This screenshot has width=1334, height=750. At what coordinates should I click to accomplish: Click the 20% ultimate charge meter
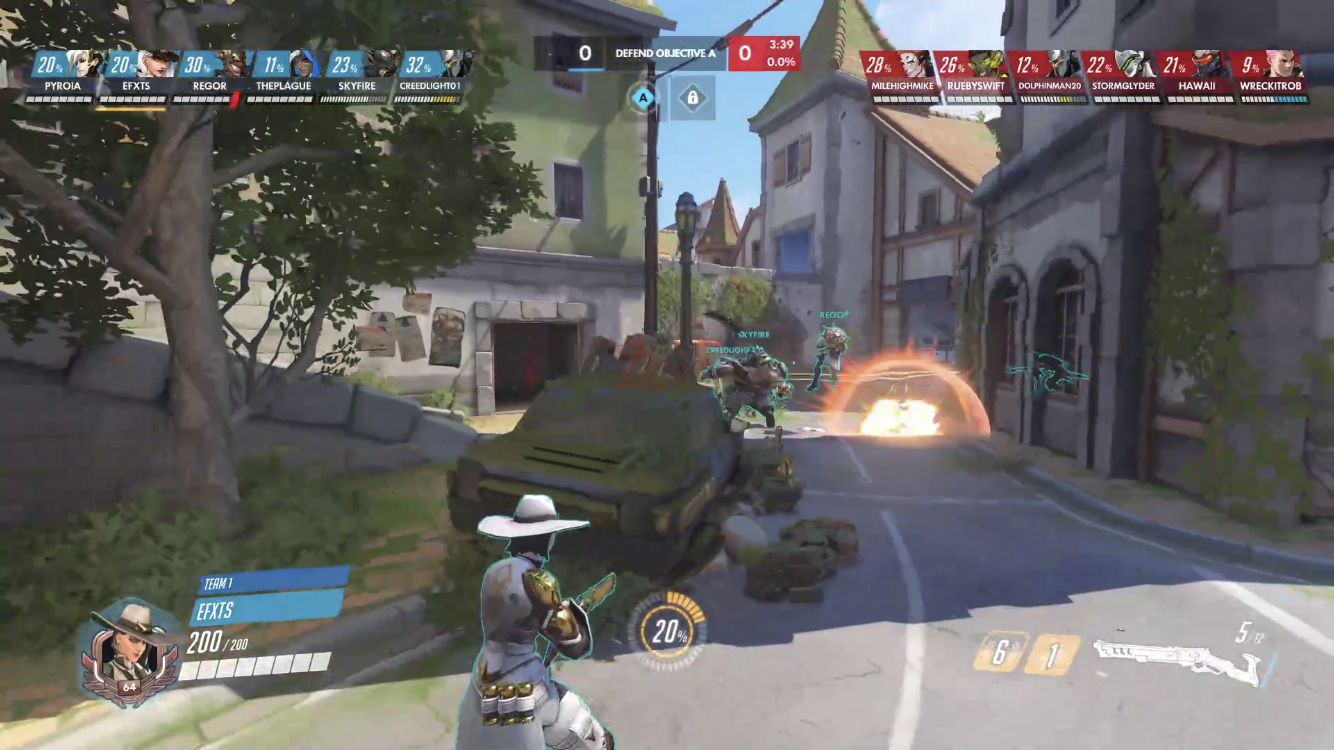[x=670, y=632]
